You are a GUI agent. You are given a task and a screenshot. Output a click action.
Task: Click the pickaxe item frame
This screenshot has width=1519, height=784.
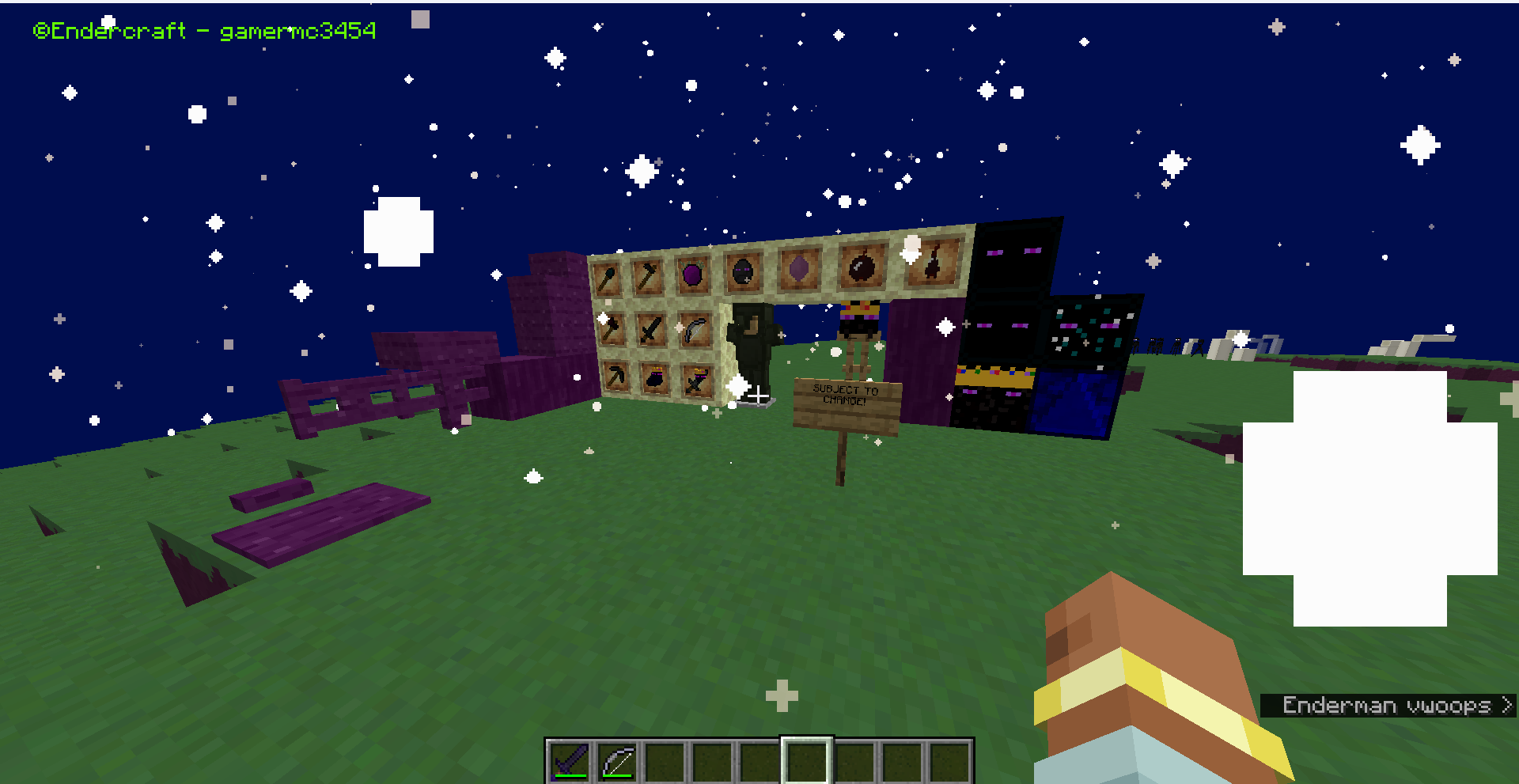coord(616,379)
